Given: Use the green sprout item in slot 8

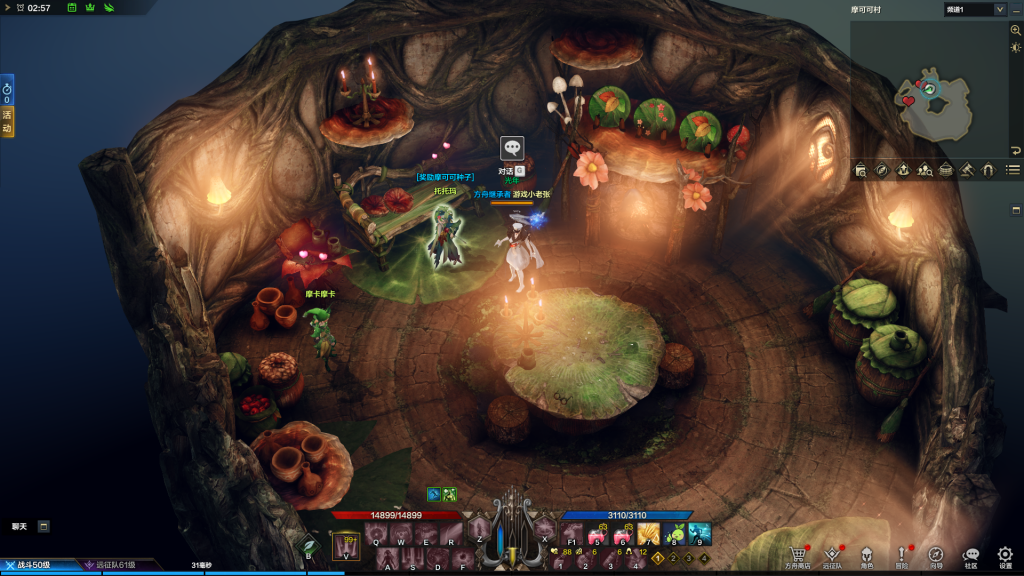Looking at the screenshot, I should pyautogui.click(x=674, y=534).
